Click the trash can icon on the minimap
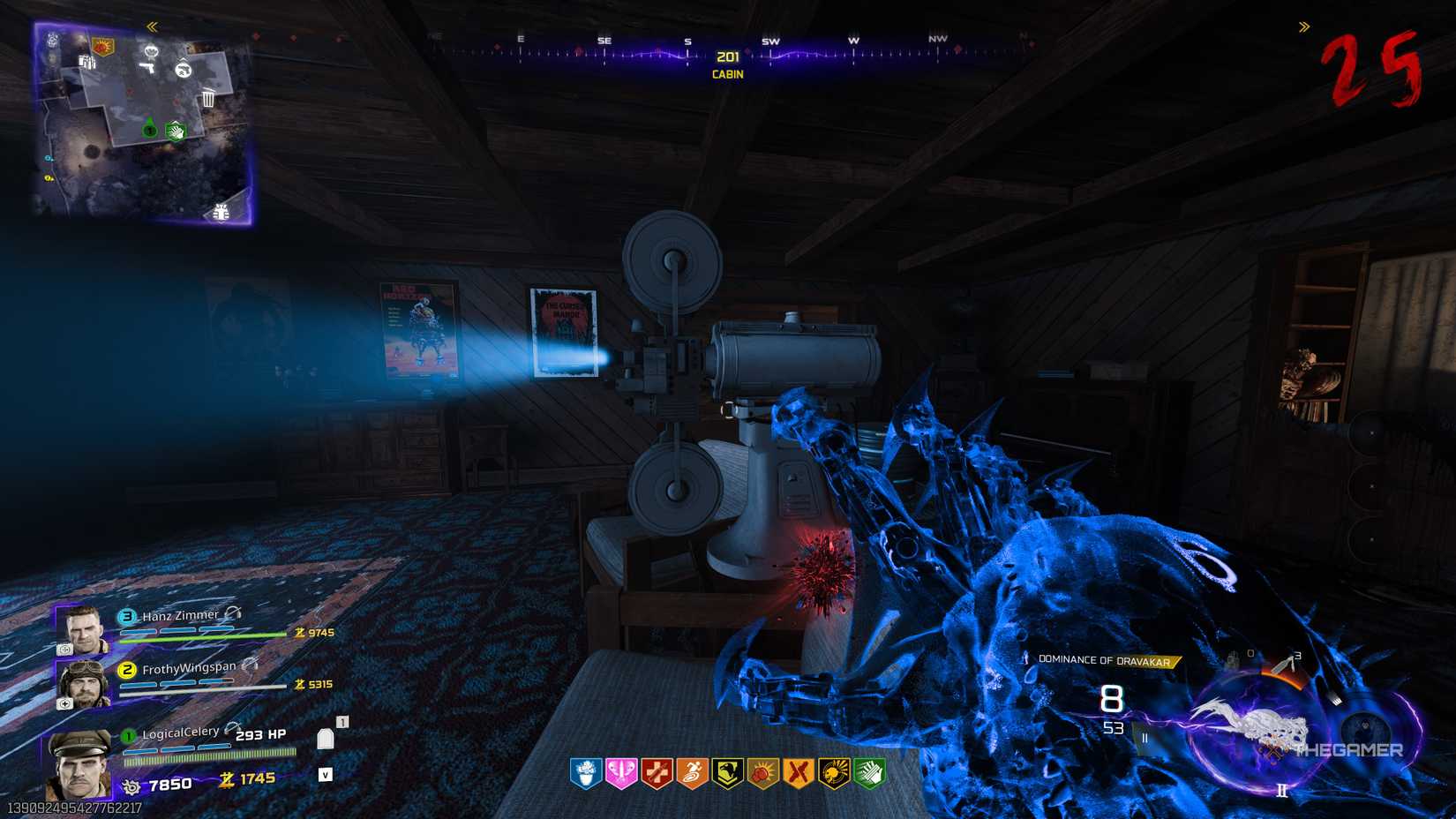Screen dimensions: 1456x819 (x=208, y=99)
